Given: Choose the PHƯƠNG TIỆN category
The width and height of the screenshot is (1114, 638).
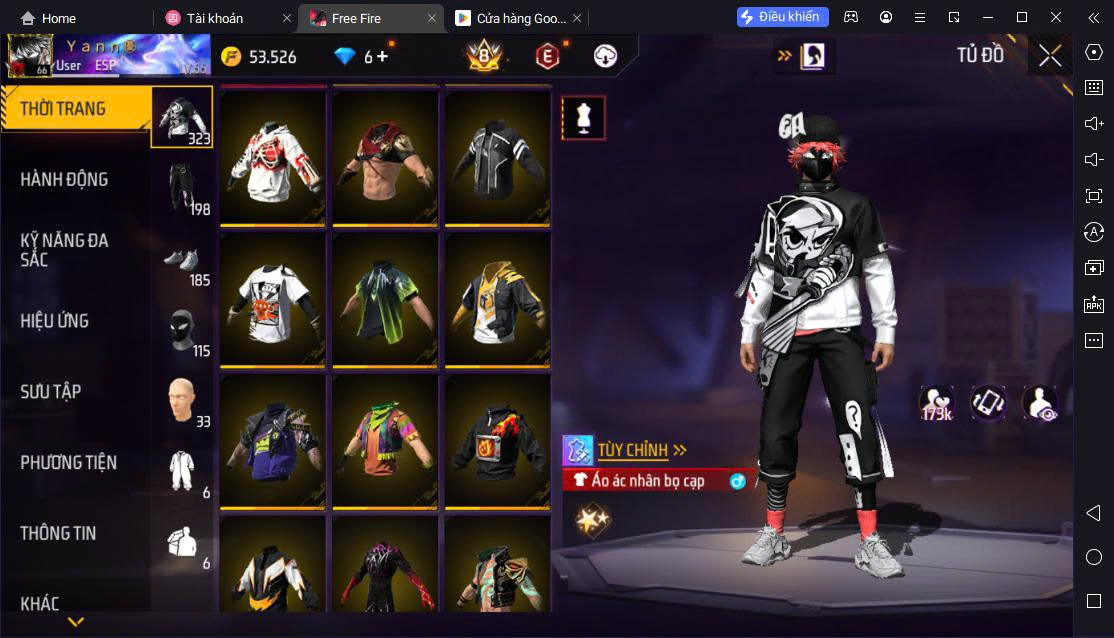Looking at the screenshot, I should pyautogui.click(x=68, y=463).
